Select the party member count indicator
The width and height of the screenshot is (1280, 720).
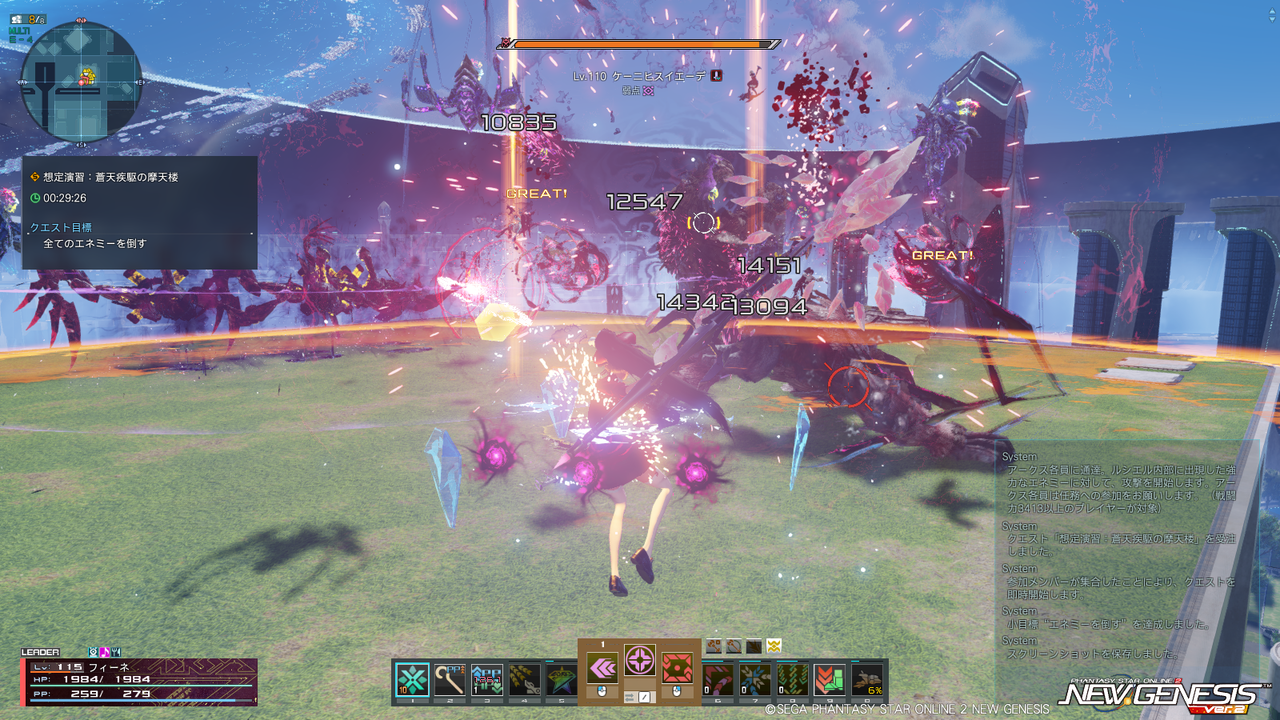[x=37, y=18]
